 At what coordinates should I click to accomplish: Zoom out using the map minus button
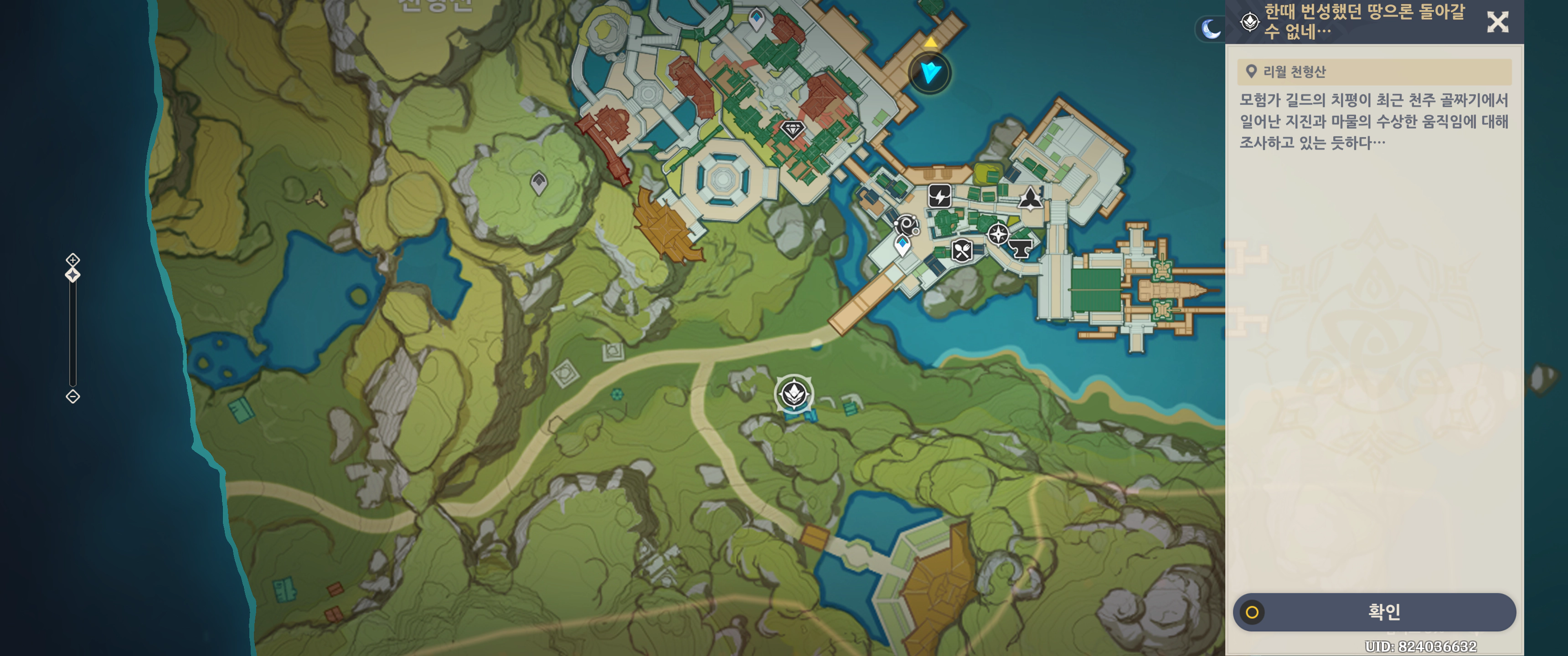tap(72, 397)
